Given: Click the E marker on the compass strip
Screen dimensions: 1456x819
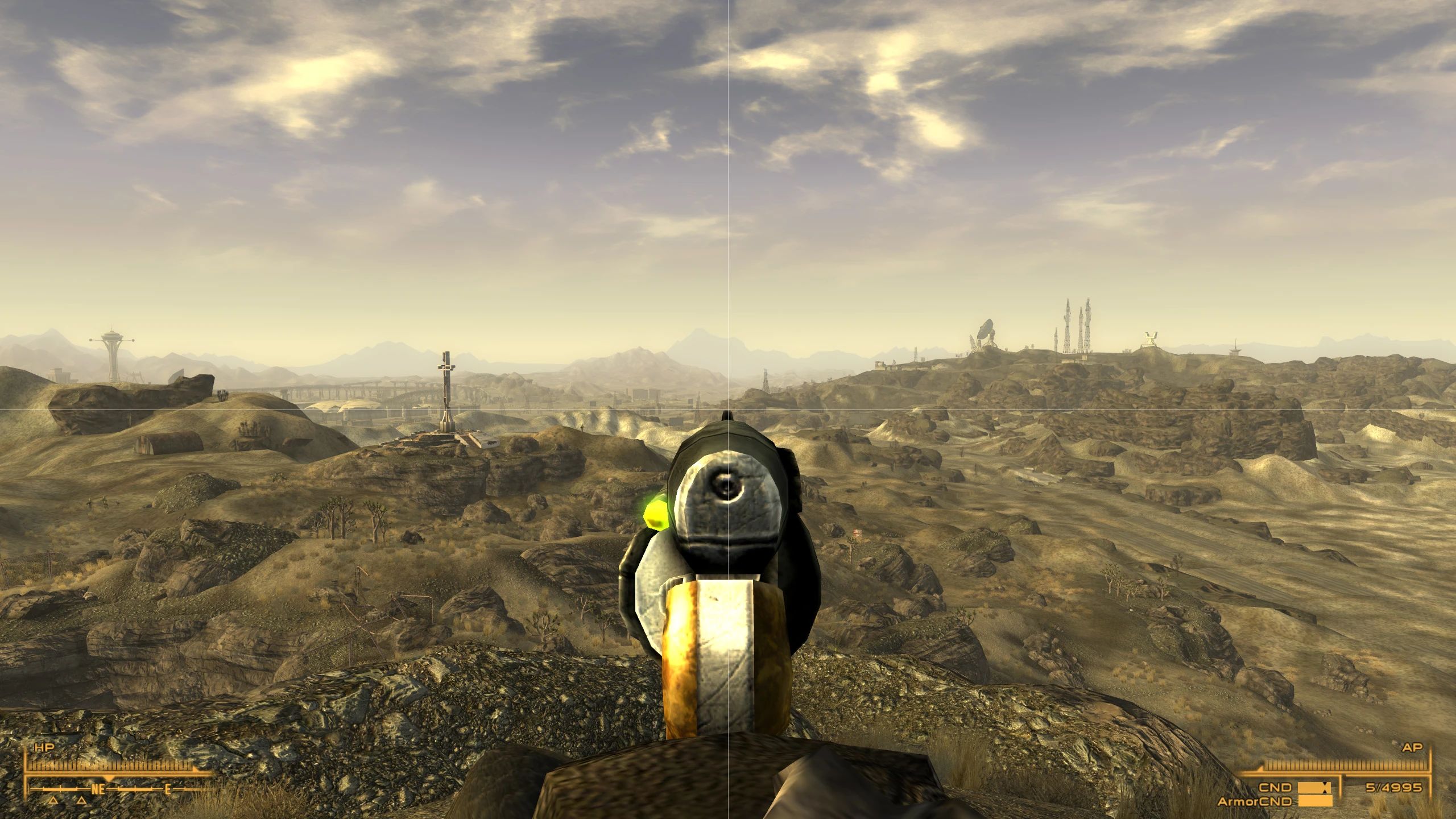Looking at the screenshot, I should pyautogui.click(x=167, y=789).
